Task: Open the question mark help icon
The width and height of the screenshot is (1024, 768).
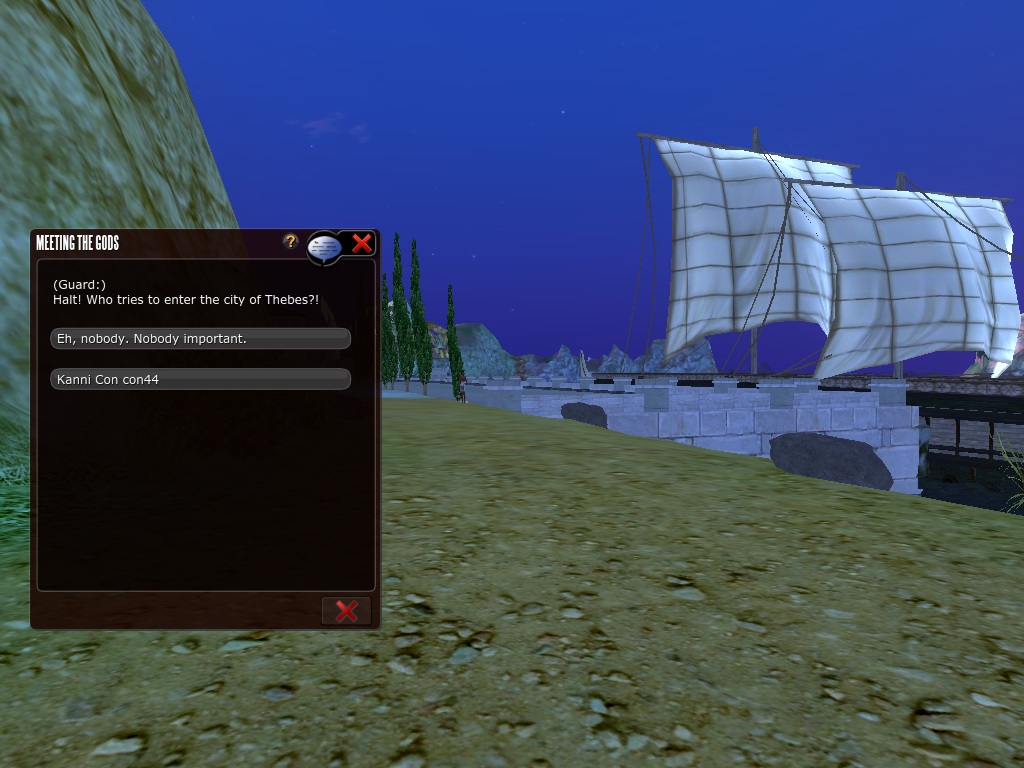Action: [x=290, y=241]
